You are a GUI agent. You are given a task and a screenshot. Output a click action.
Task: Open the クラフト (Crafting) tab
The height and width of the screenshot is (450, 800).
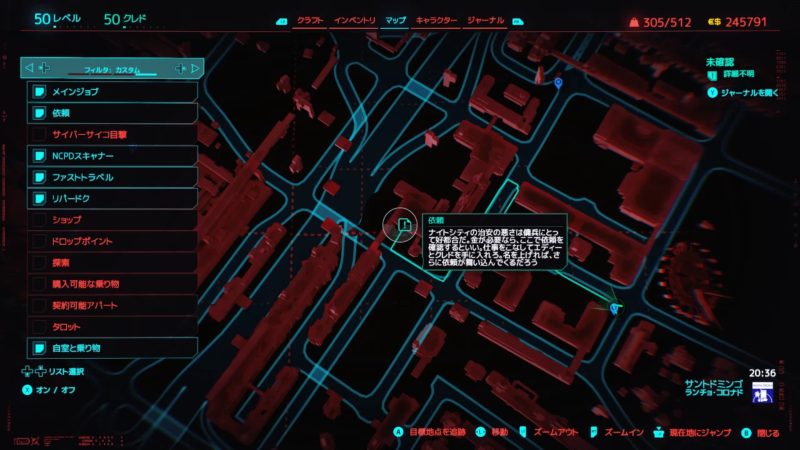tap(311, 20)
